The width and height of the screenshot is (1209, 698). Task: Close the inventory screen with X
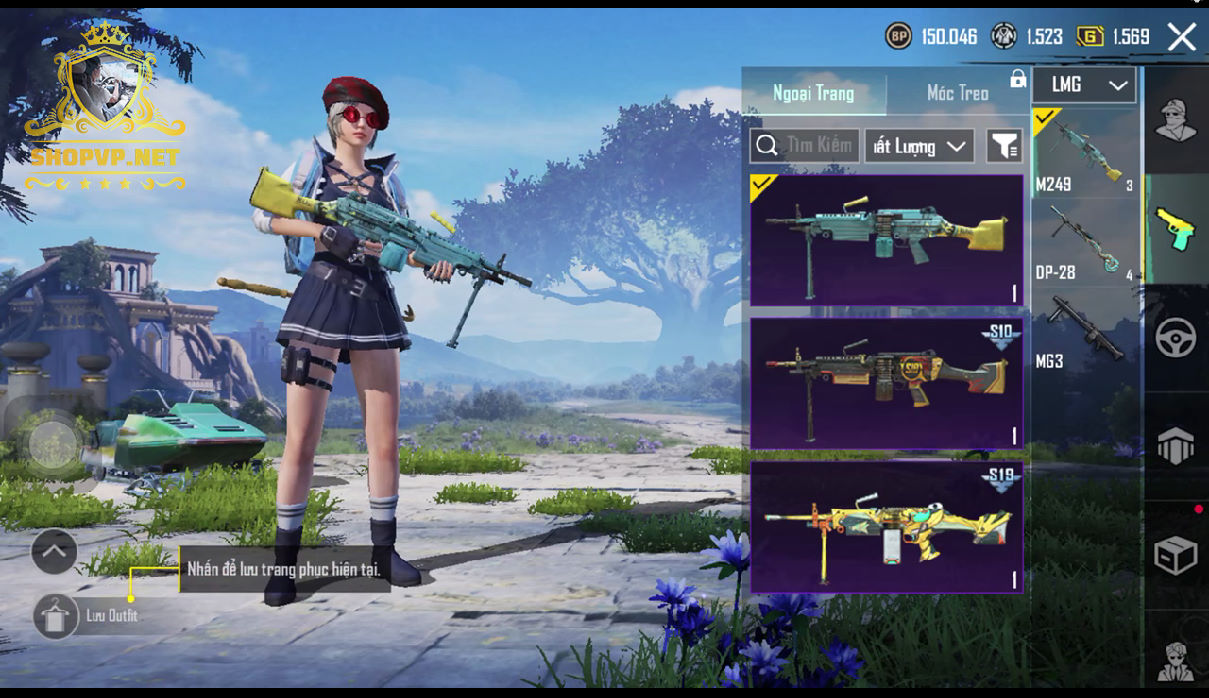tap(1181, 38)
